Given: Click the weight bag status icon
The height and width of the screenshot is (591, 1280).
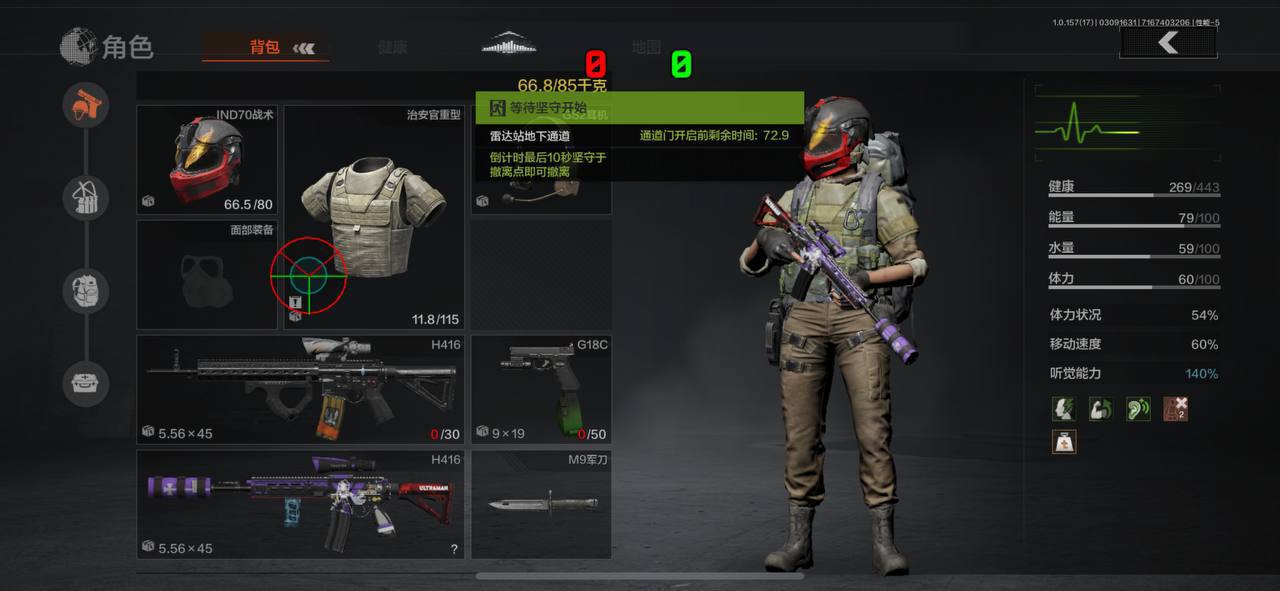Looking at the screenshot, I should tap(1064, 440).
